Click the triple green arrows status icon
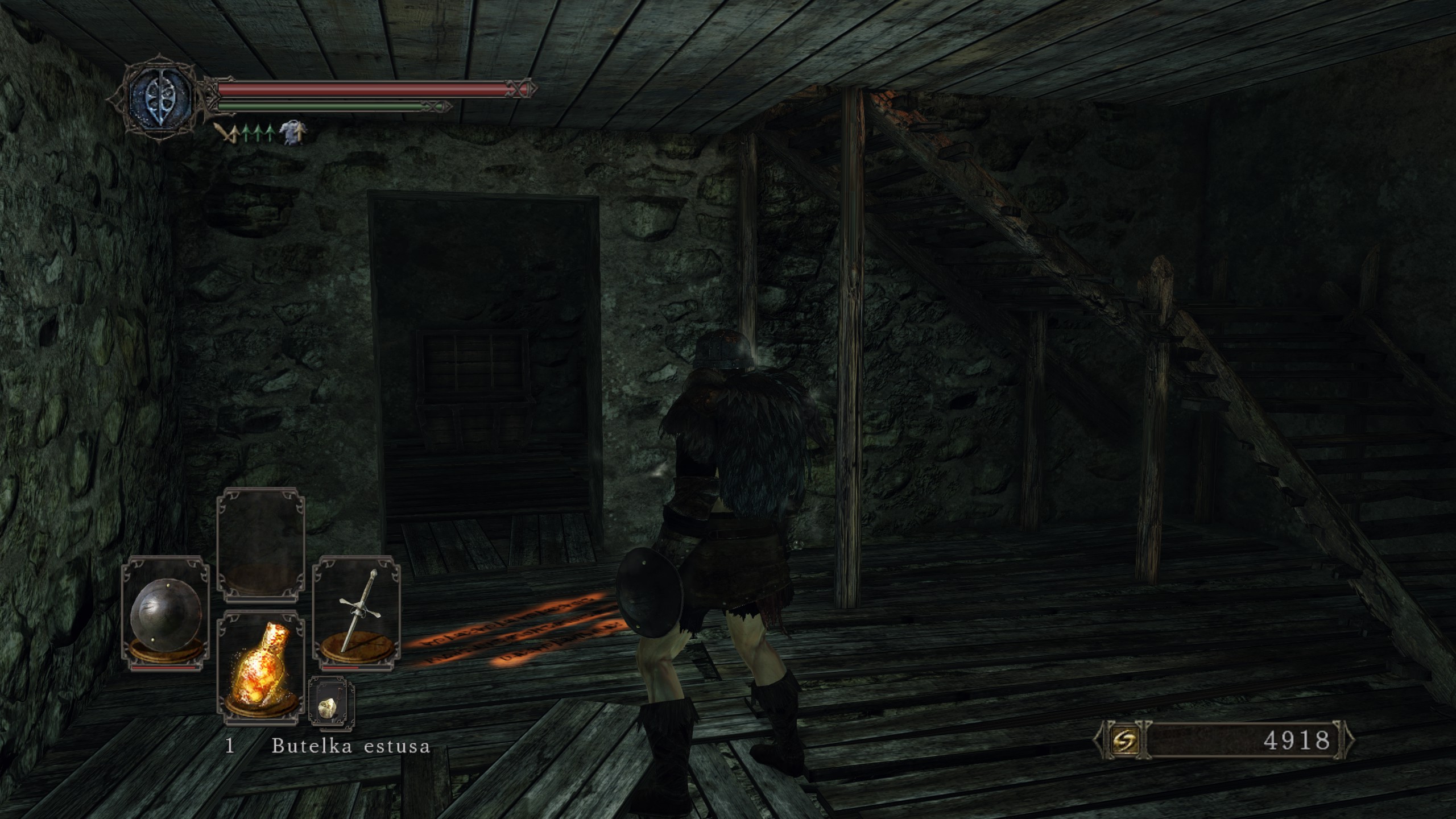The height and width of the screenshot is (819, 1456). pyautogui.click(x=259, y=133)
